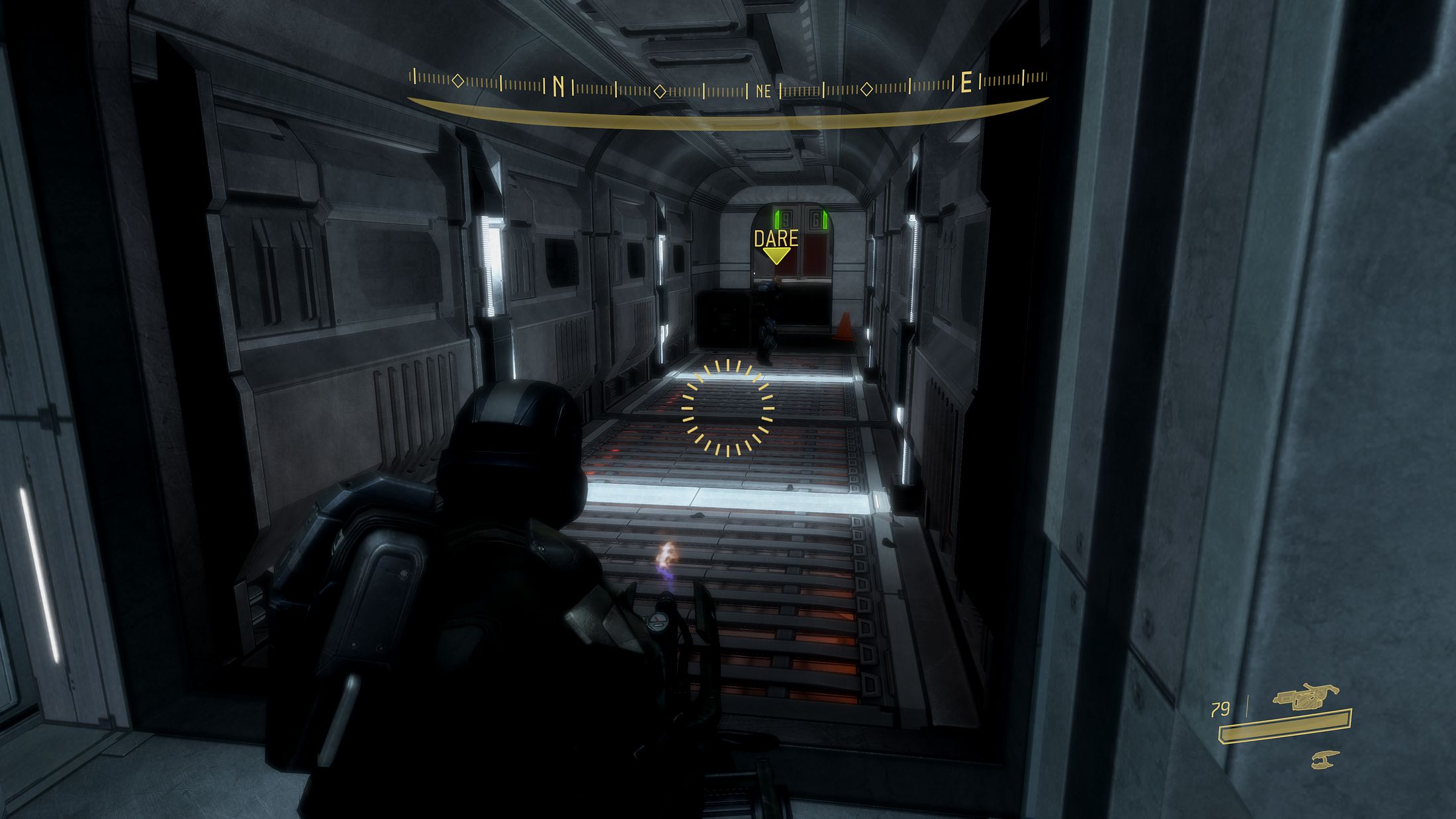Image resolution: width=1456 pixels, height=819 pixels.
Task: Click the N heading on the compass
Action: coord(558,87)
